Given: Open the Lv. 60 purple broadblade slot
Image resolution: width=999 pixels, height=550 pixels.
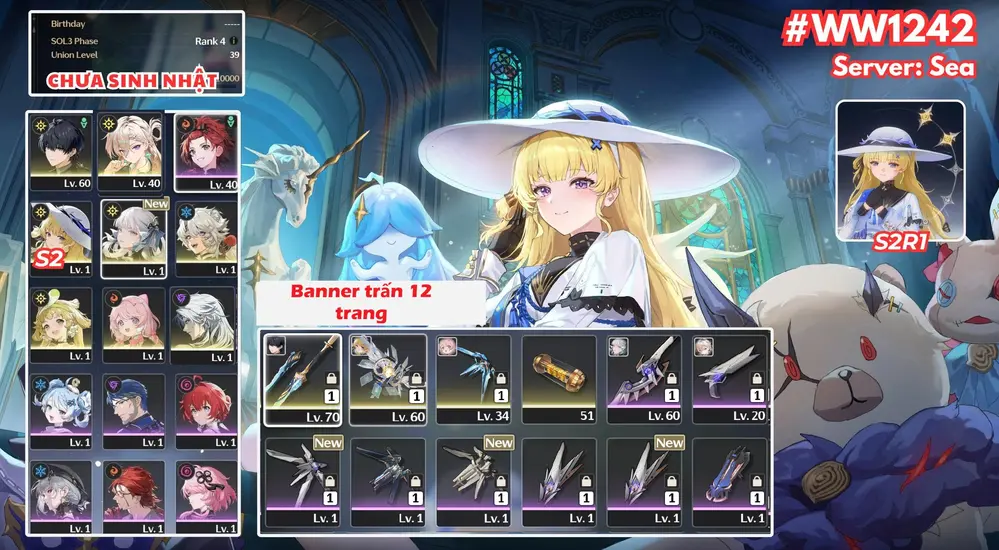Looking at the screenshot, I should [645, 380].
